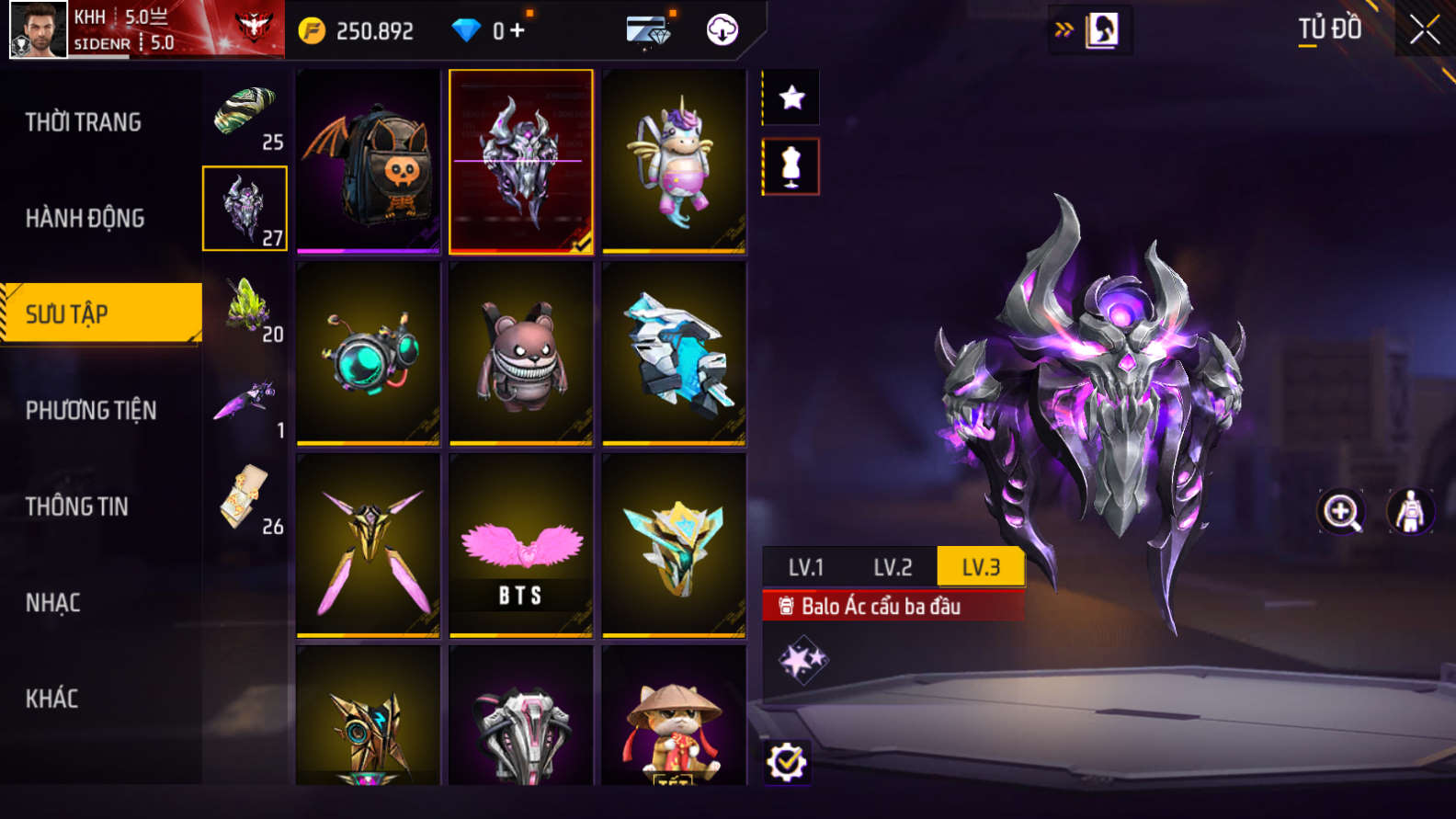Choose the Halloween bat backpack
This screenshot has height=819, width=1456.
coord(369,161)
